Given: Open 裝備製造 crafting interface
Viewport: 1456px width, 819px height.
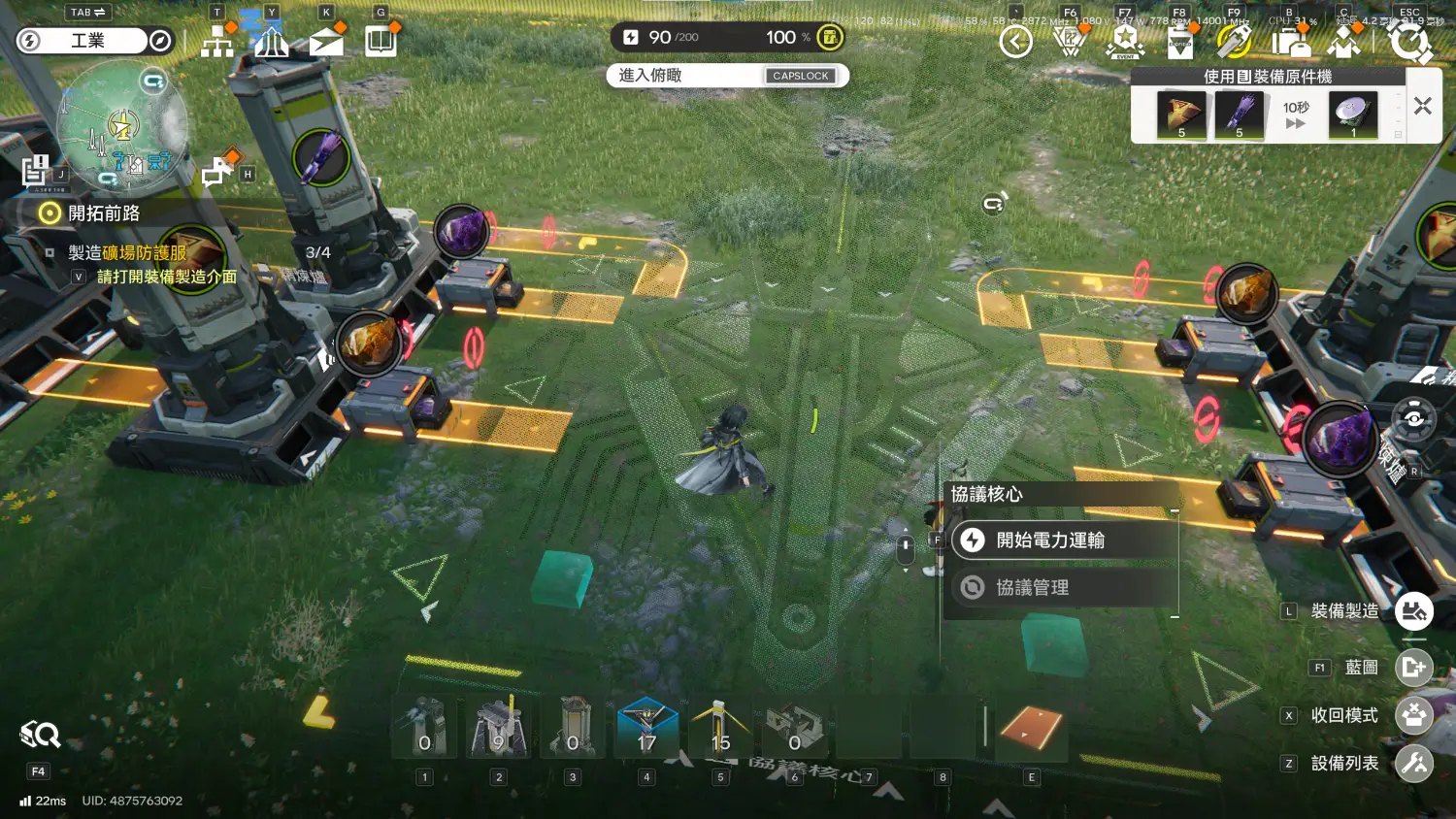Looking at the screenshot, I should (x=1413, y=611).
